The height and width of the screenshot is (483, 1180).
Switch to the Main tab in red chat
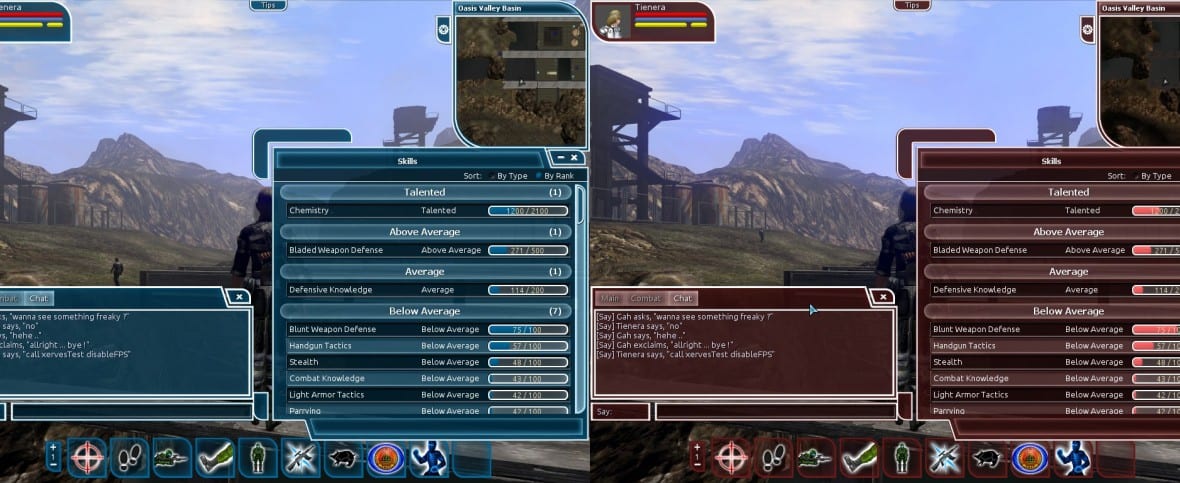pyautogui.click(x=610, y=298)
